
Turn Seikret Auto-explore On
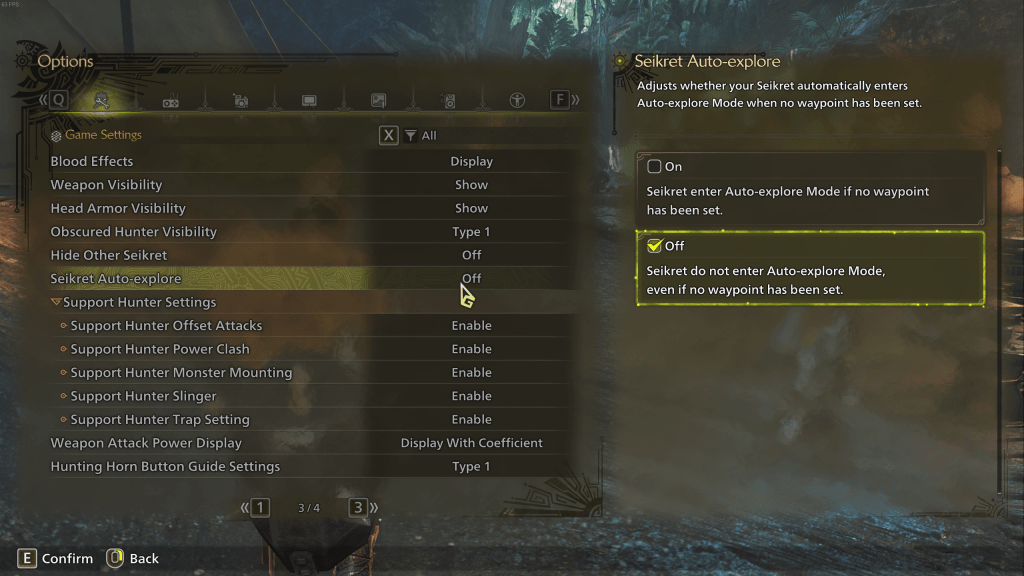pyautogui.click(x=655, y=167)
